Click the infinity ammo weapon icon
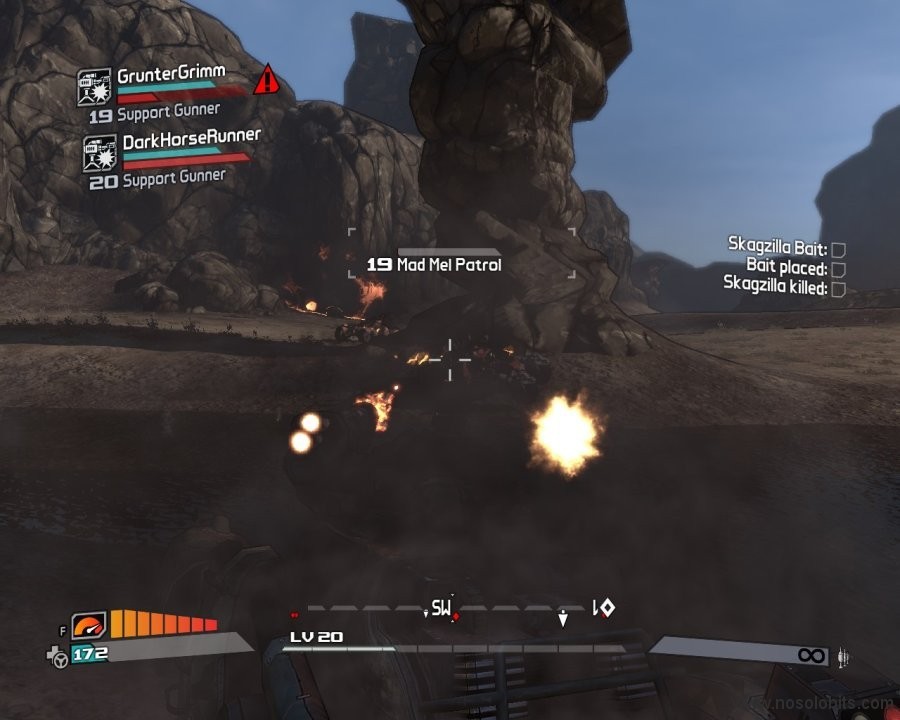The width and height of the screenshot is (900, 720). tap(810, 655)
